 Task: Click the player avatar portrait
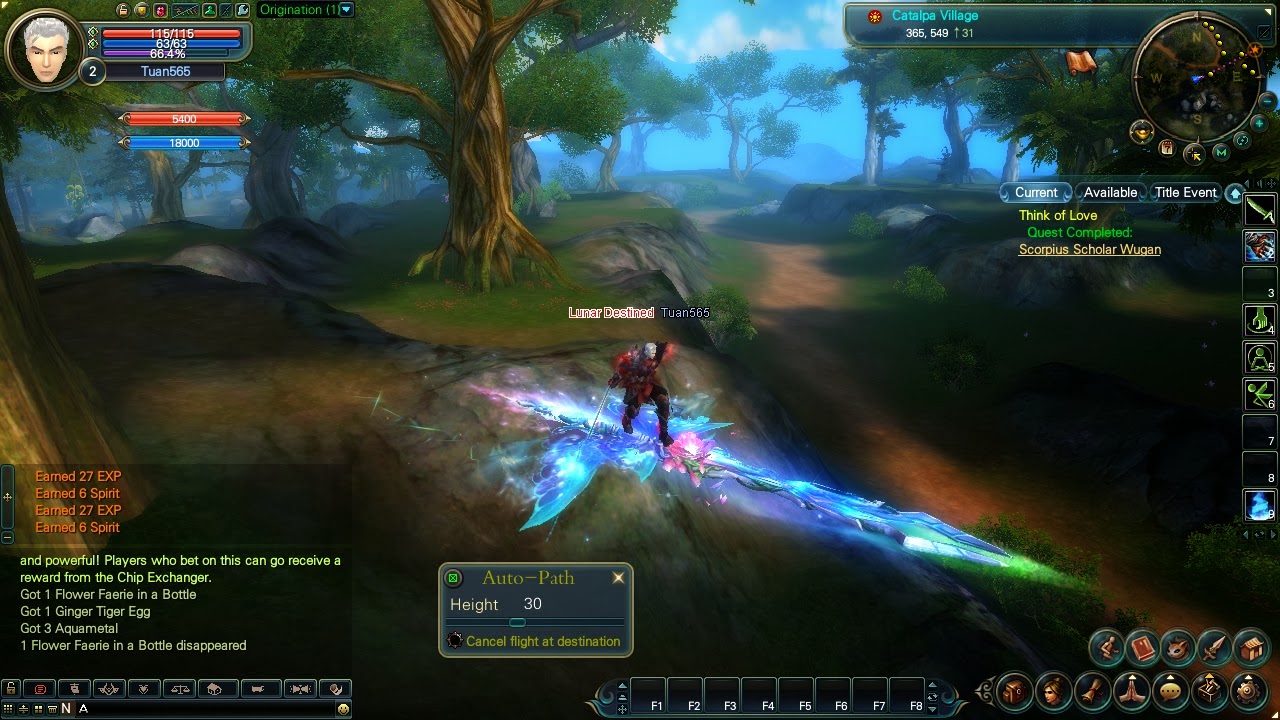click(44, 47)
